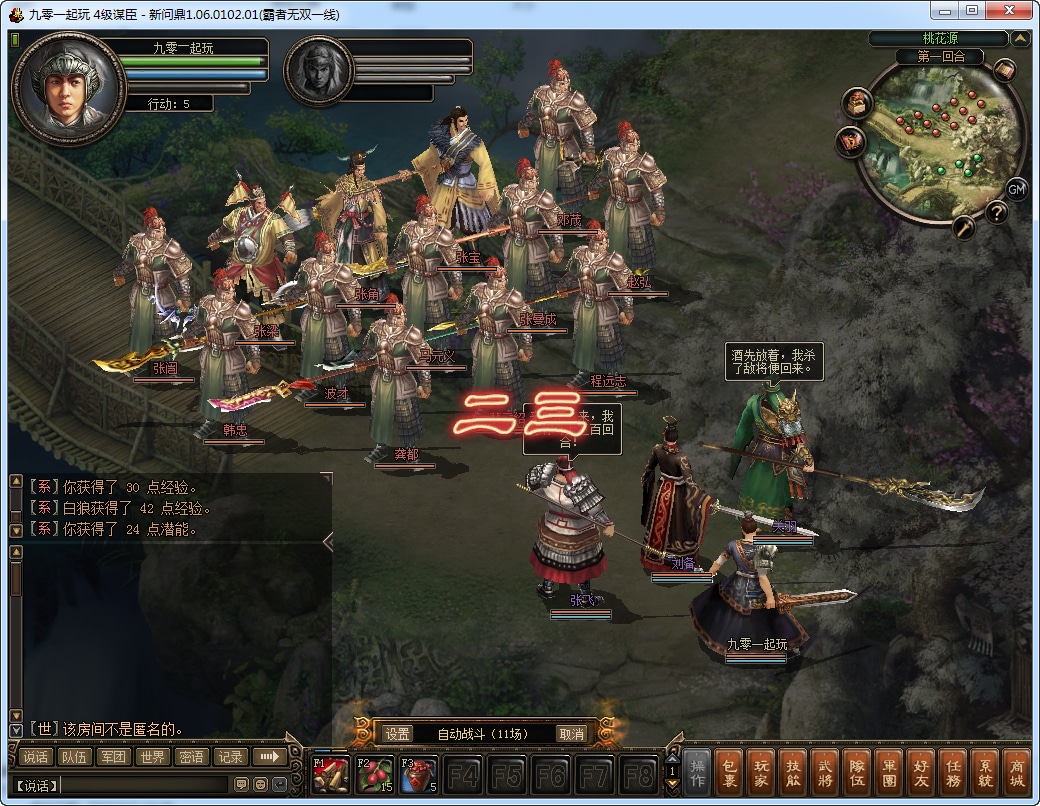Use the F1 hotbar item
This screenshot has width=1040, height=806.
click(x=331, y=775)
